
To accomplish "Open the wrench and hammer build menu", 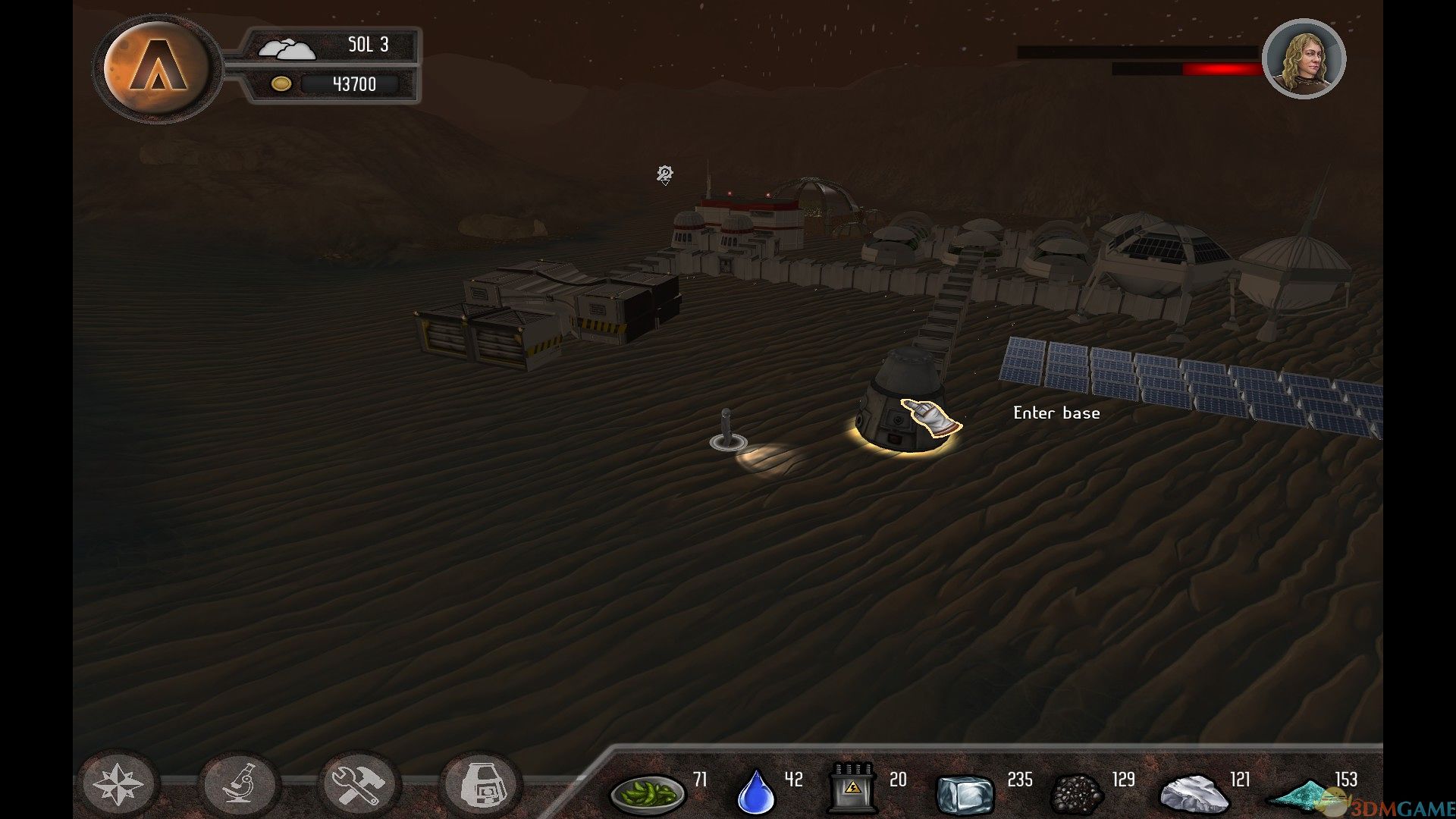I will tap(359, 784).
